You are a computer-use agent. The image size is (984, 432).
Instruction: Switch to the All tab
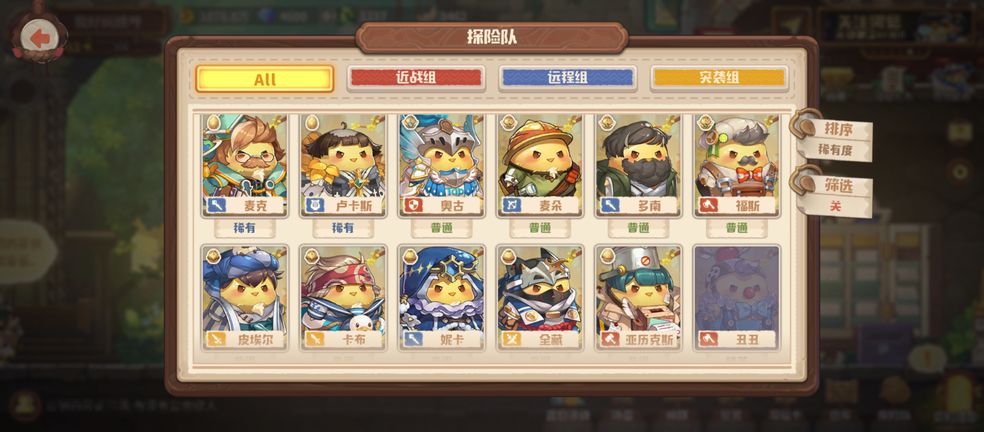(265, 79)
